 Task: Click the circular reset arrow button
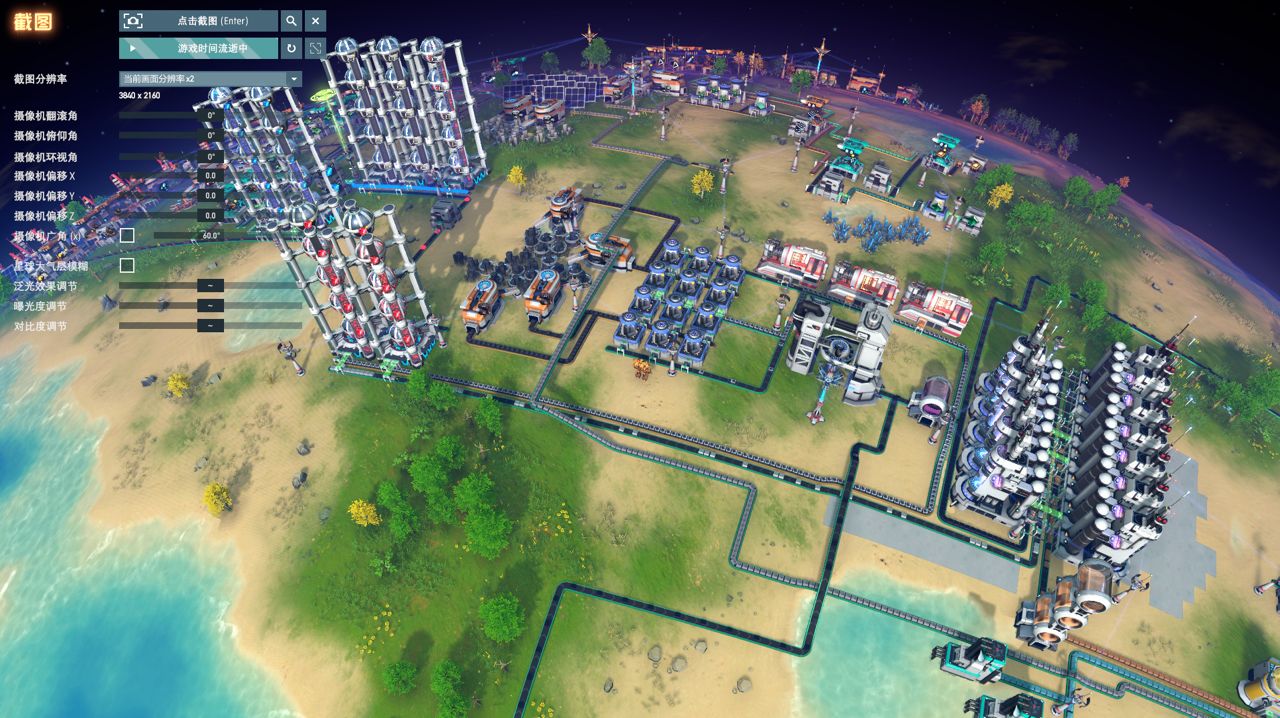point(291,48)
